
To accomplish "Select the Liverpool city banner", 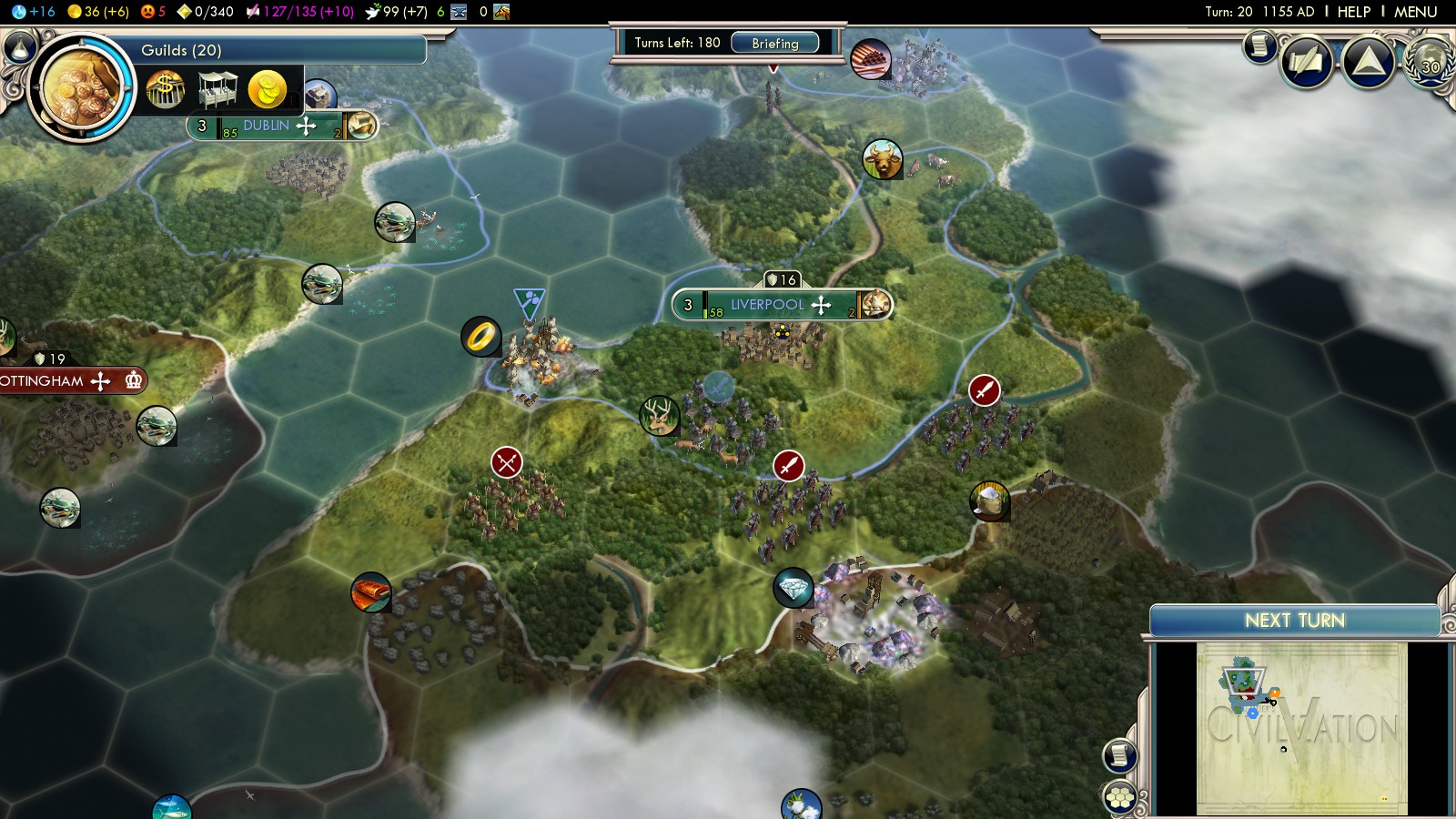I will (x=767, y=305).
